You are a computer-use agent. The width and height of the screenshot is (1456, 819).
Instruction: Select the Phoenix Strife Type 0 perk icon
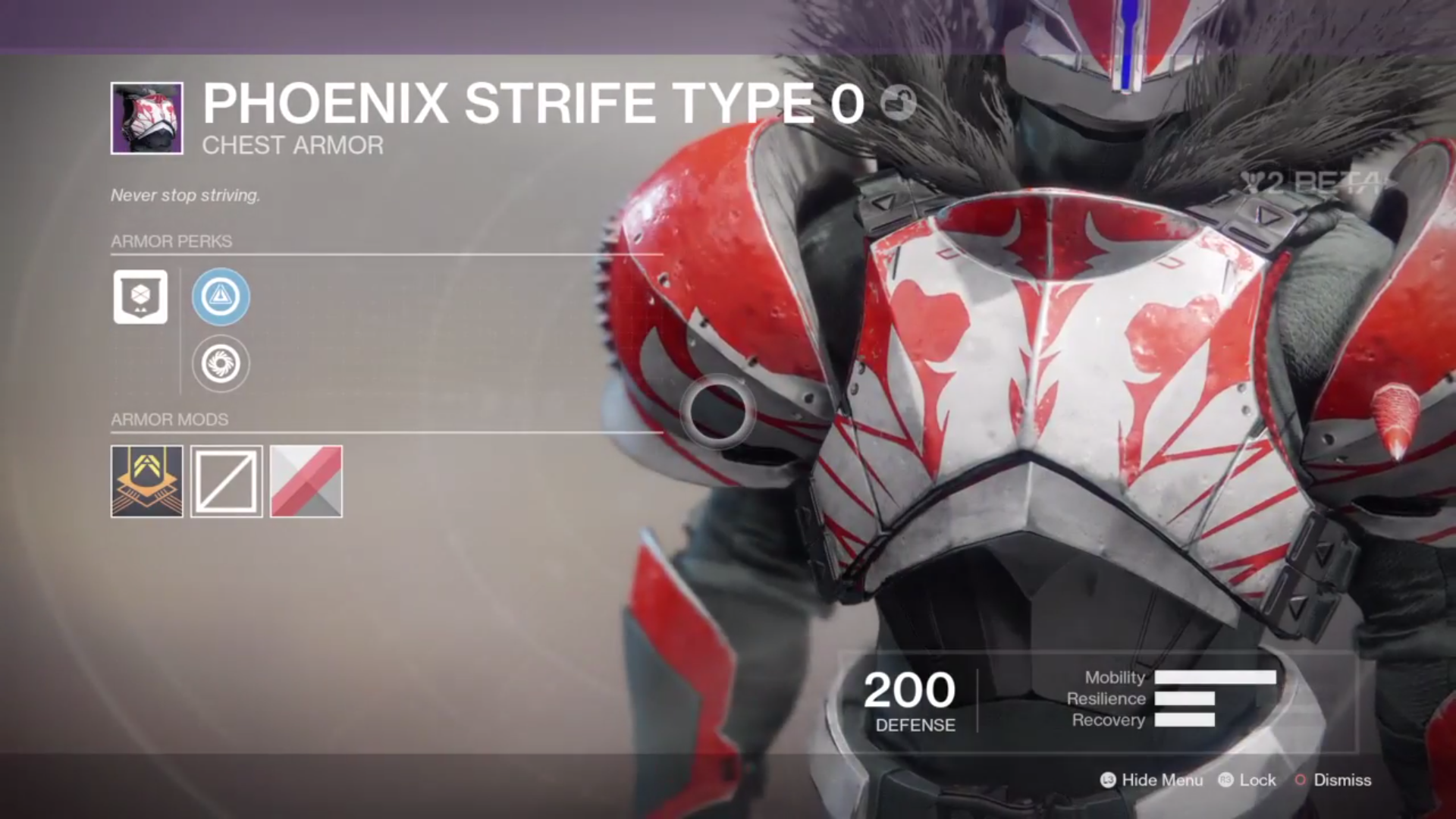[140, 297]
